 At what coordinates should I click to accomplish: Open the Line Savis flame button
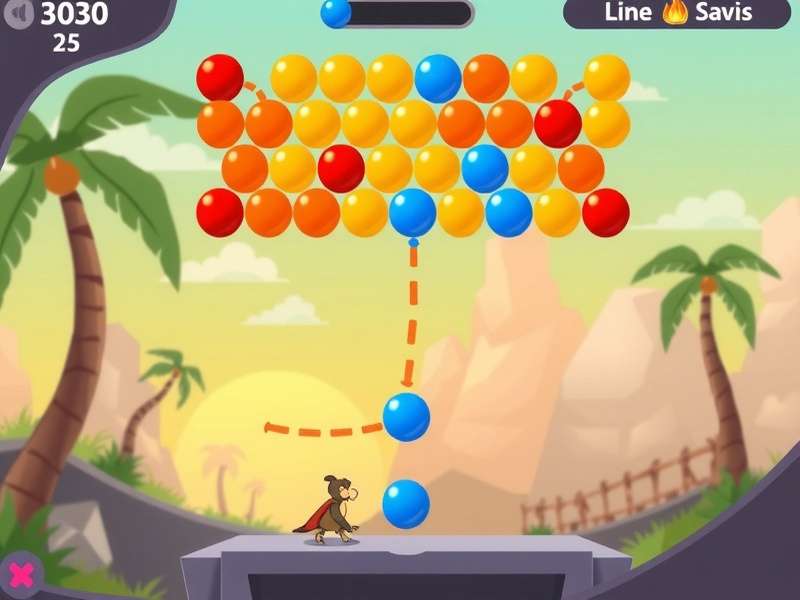click(x=676, y=13)
